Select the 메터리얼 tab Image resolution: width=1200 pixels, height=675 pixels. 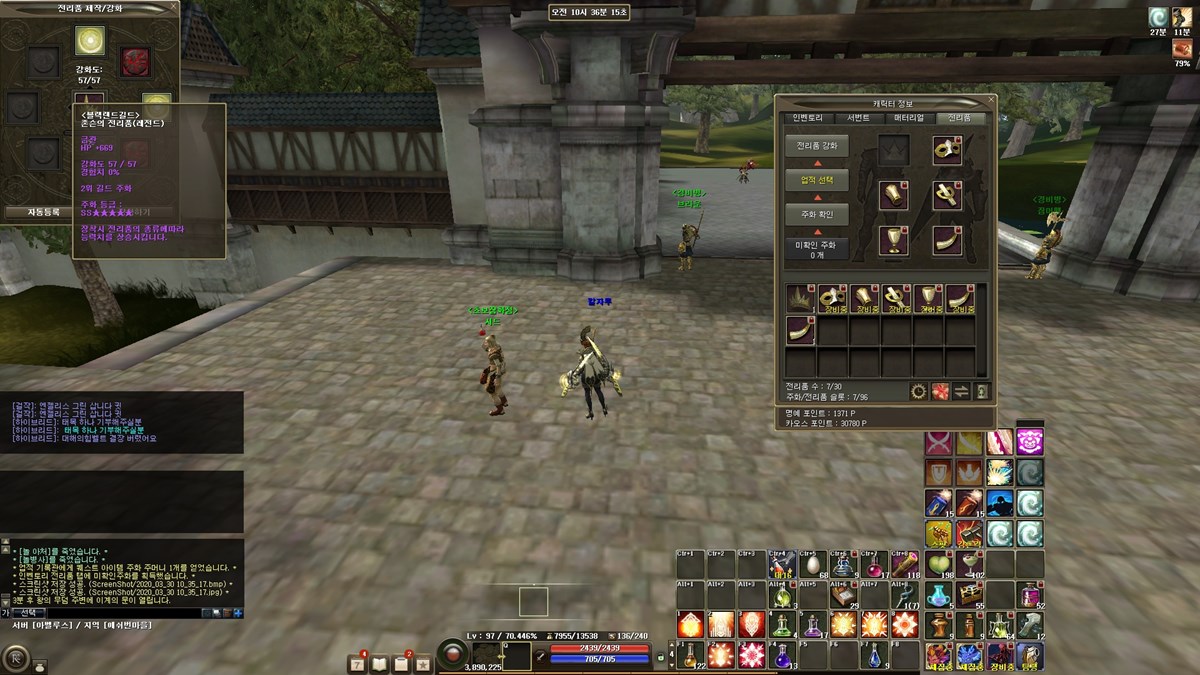(909, 118)
